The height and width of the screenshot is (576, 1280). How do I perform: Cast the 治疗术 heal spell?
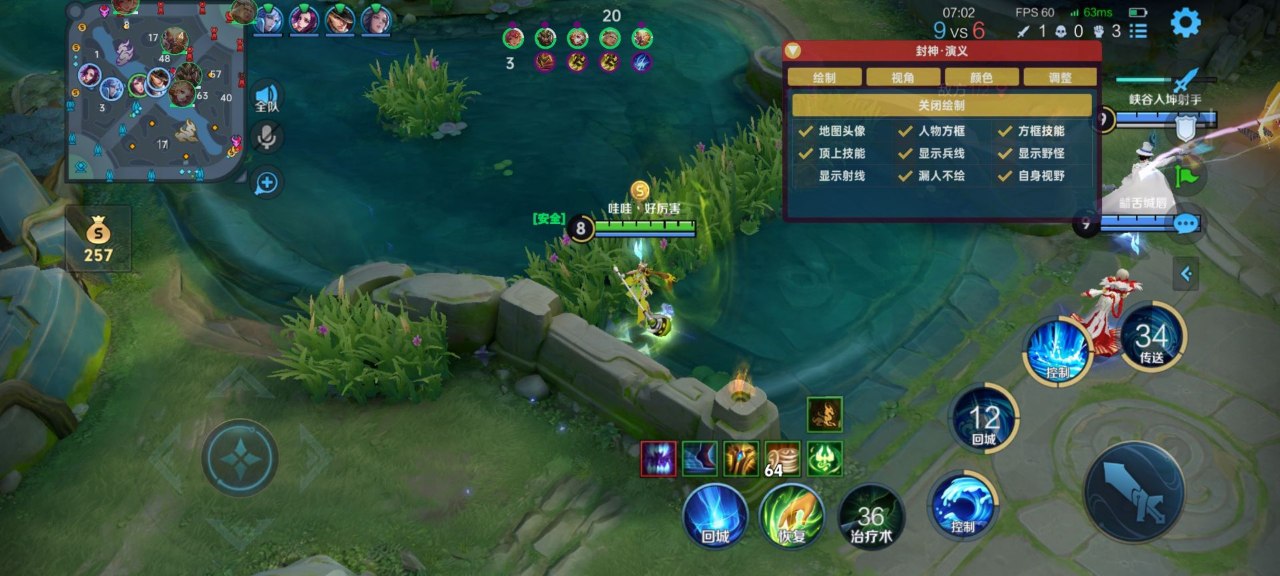[x=870, y=516]
